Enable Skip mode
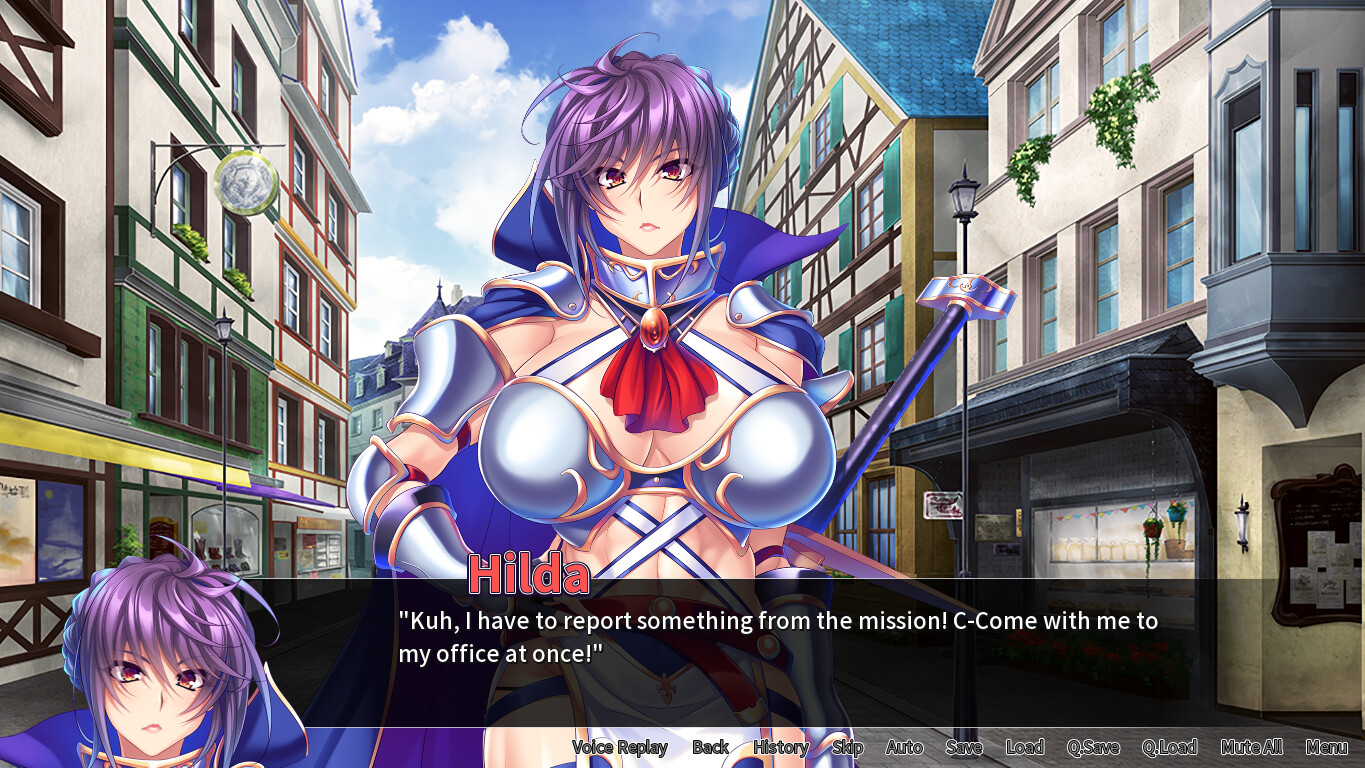The height and width of the screenshot is (768, 1365). point(846,747)
